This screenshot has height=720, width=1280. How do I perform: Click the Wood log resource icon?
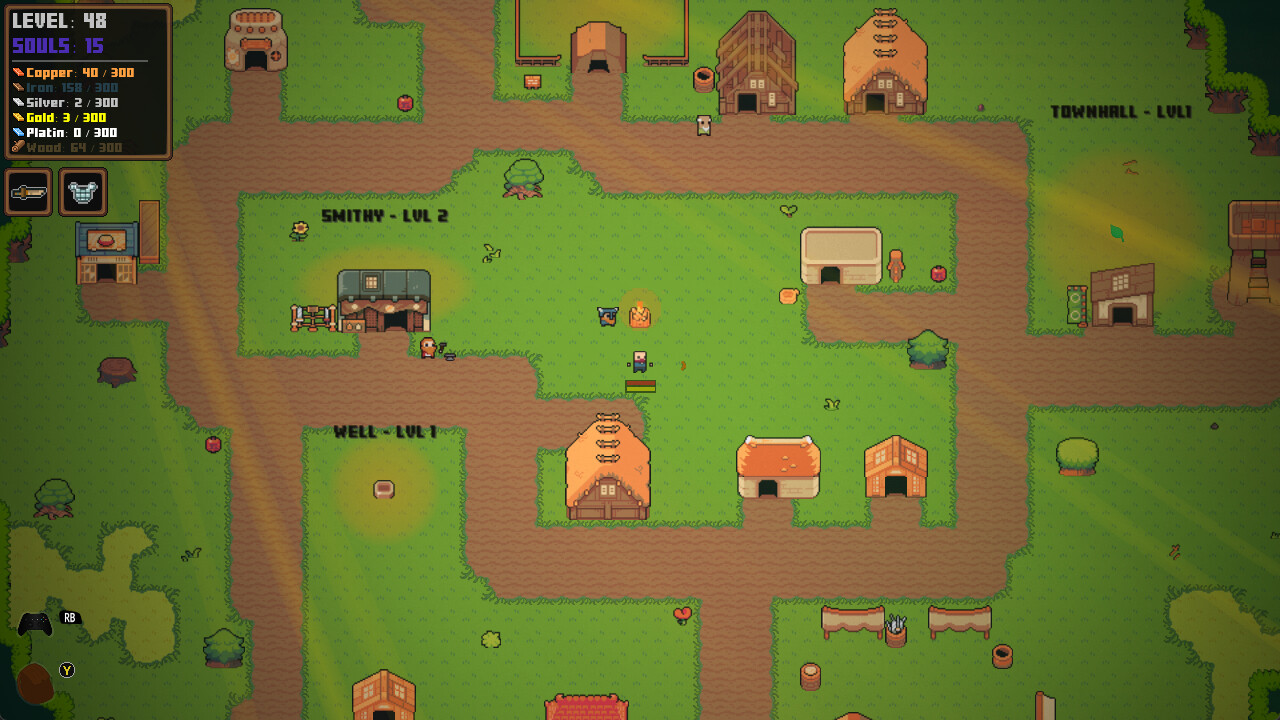click(x=17, y=146)
